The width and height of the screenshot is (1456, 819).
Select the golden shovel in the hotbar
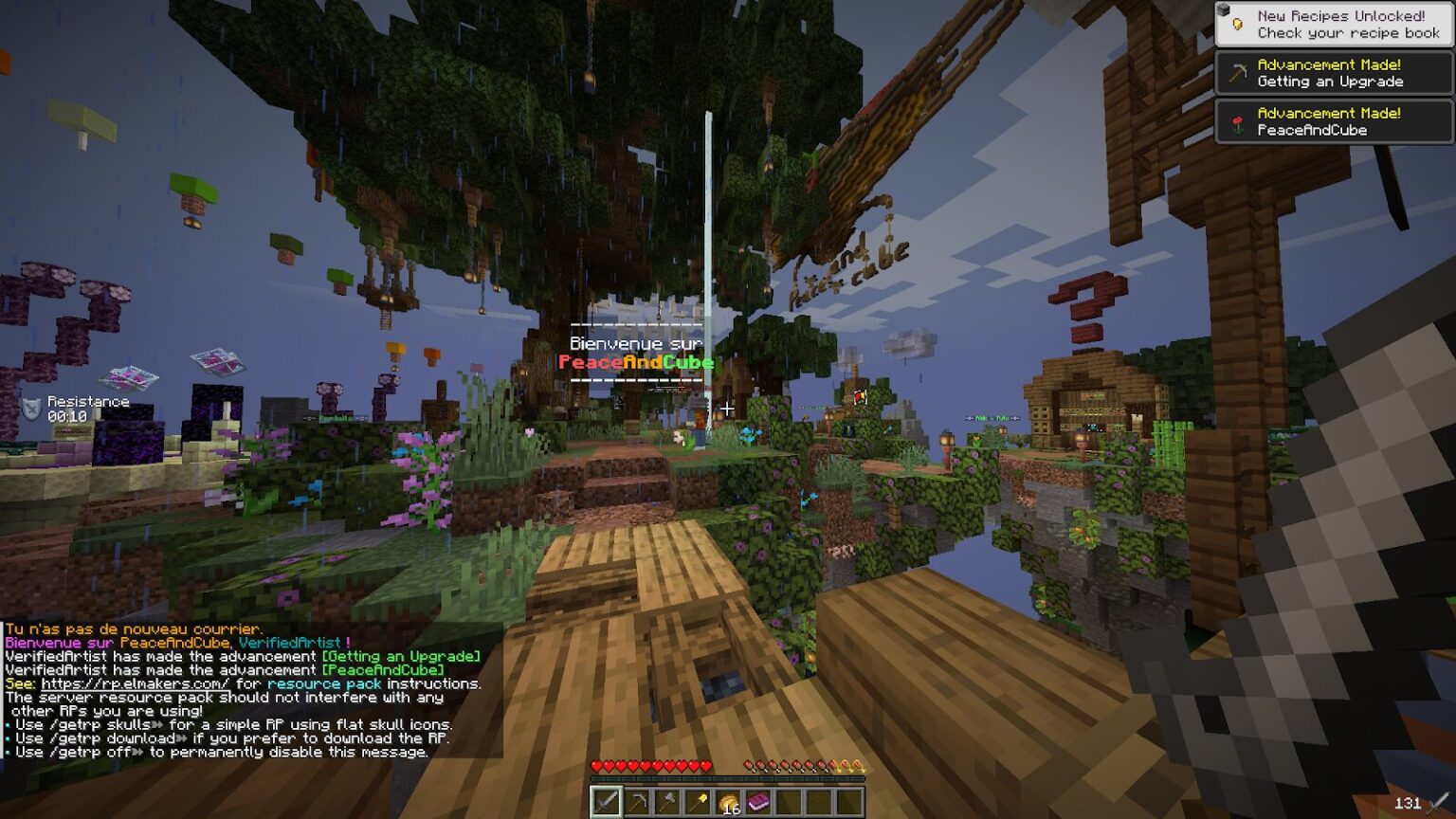point(700,802)
